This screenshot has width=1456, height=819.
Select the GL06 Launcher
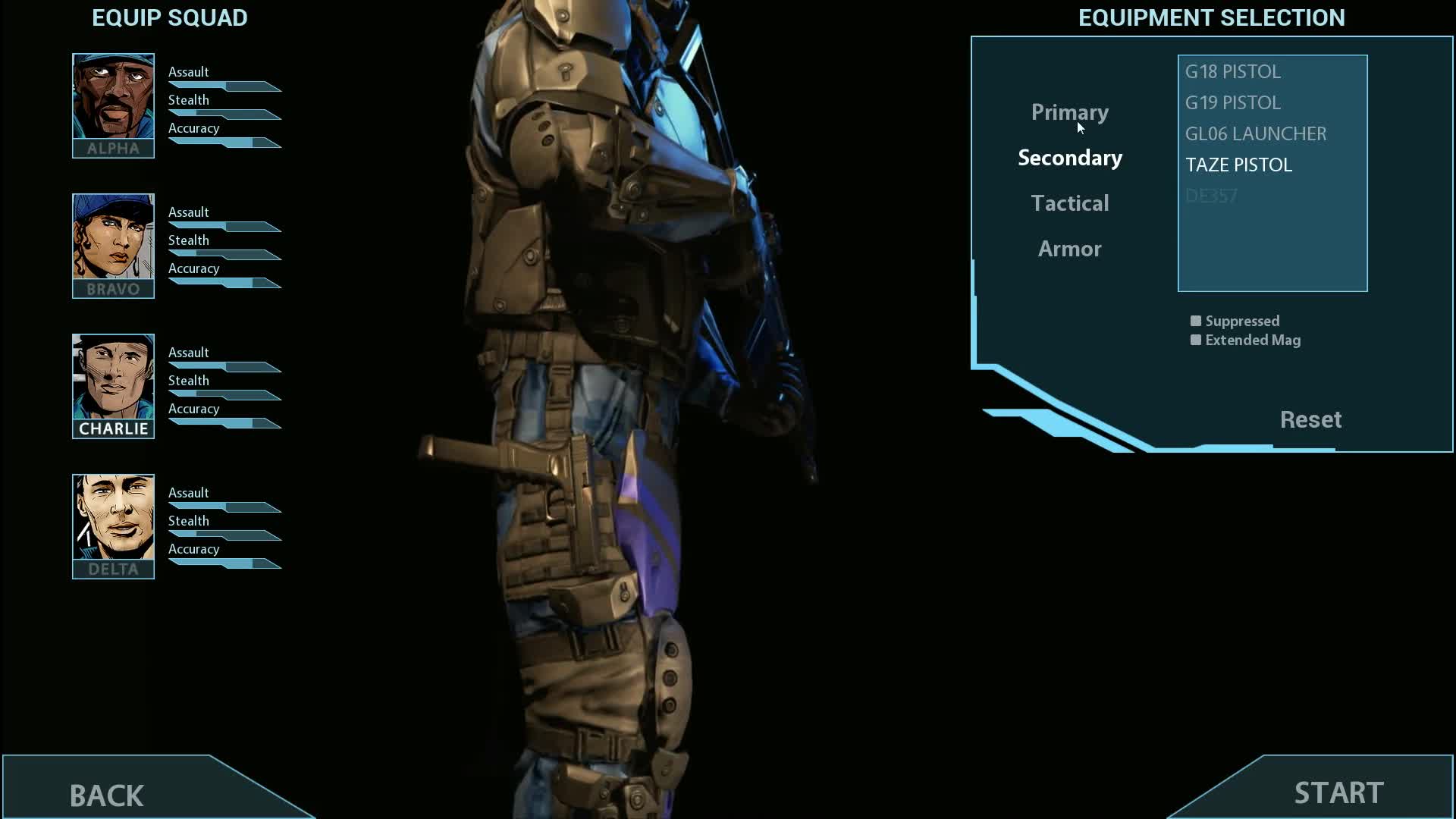click(1255, 133)
